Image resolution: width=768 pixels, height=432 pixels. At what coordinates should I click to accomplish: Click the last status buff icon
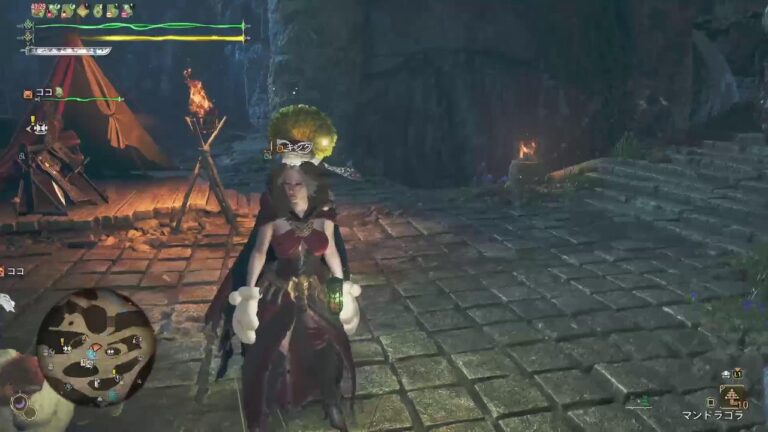point(126,10)
